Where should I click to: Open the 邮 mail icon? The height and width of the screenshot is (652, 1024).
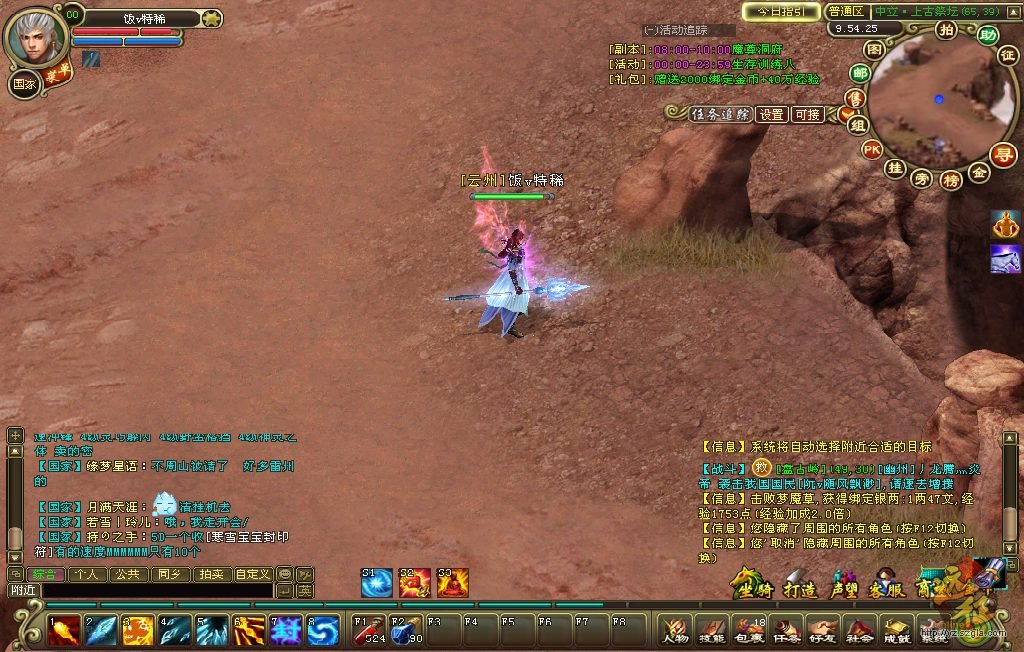[860, 72]
